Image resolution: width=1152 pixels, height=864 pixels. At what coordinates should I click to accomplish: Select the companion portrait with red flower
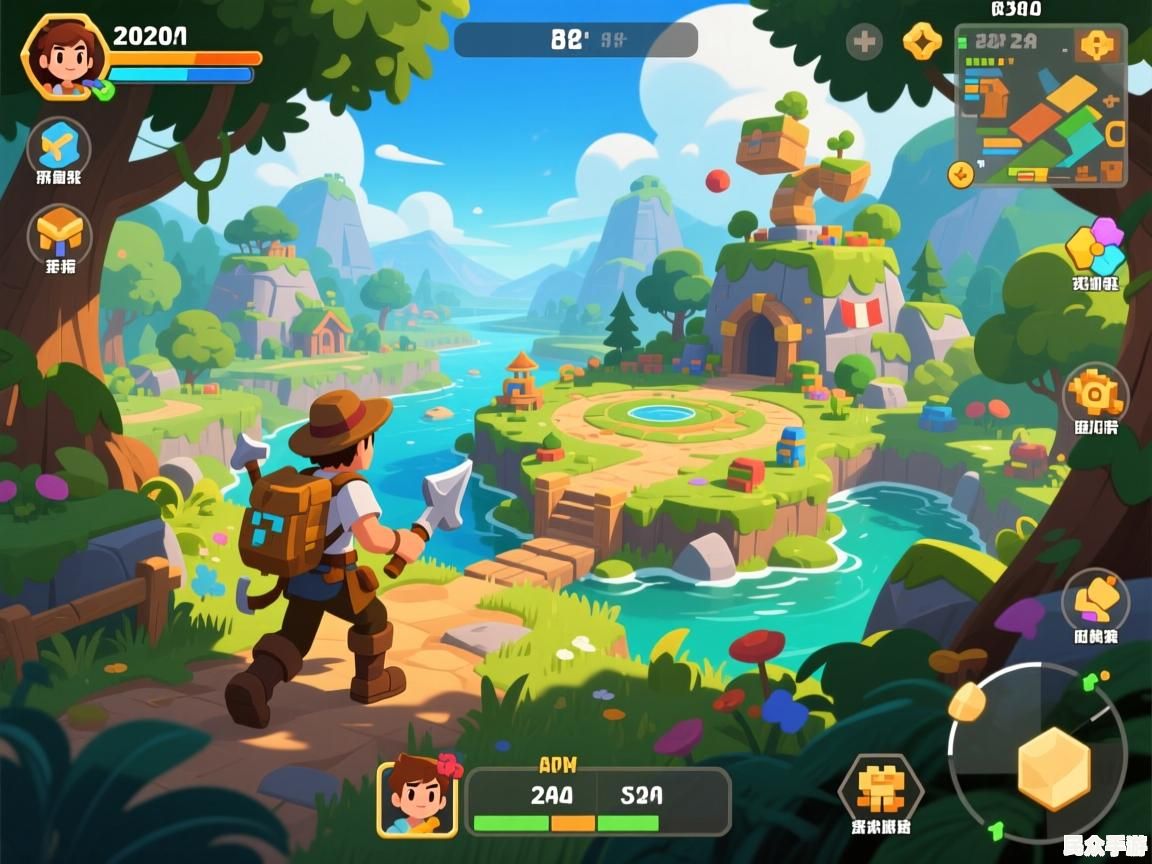[417, 796]
